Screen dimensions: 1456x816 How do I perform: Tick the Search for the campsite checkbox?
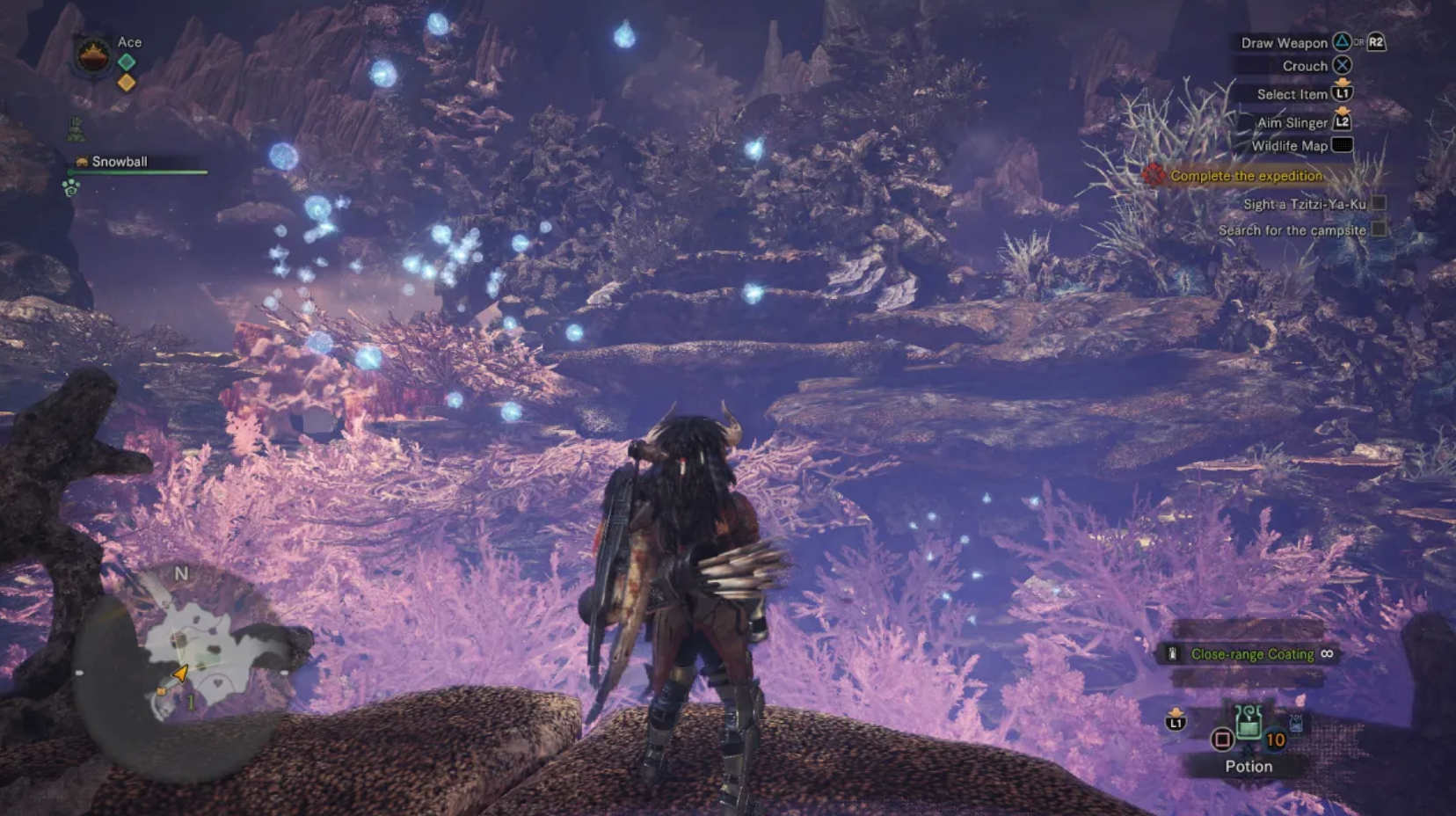(1379, 229)
